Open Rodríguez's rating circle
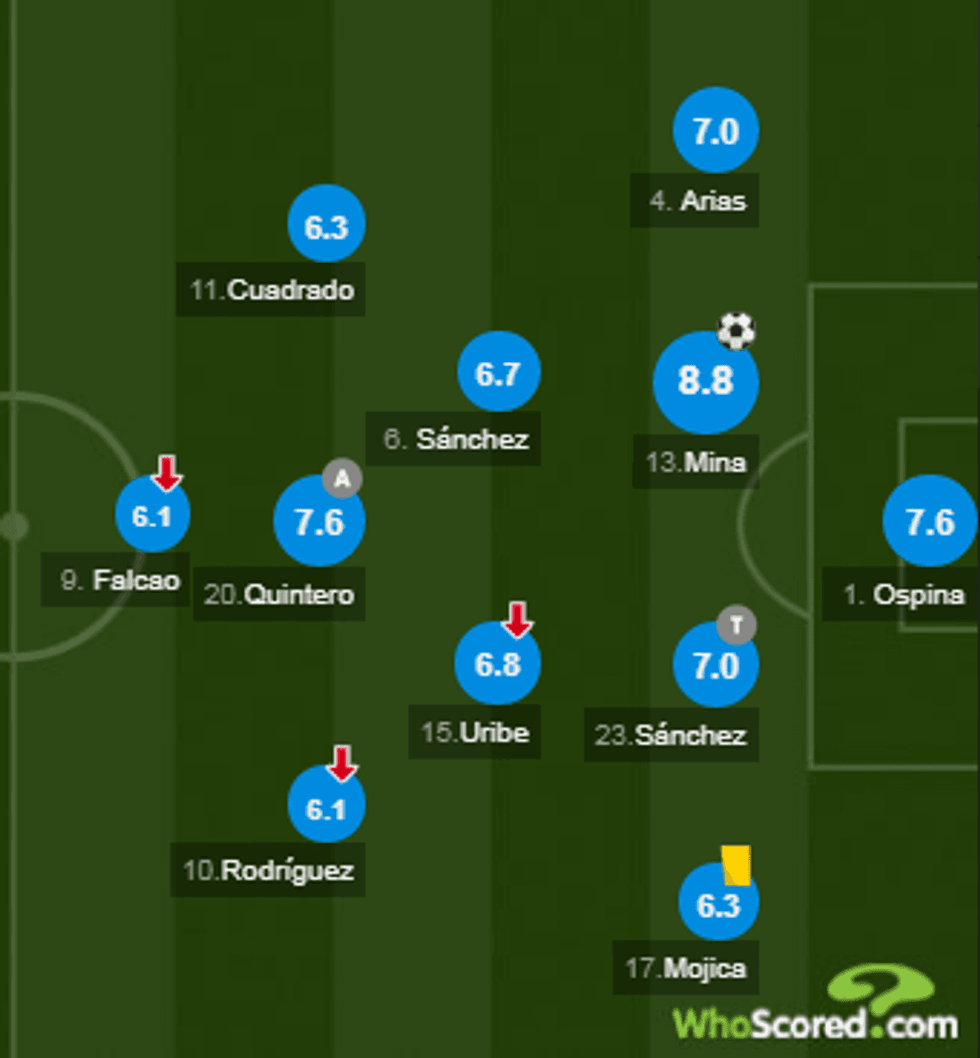Screen dimensions: 980x1058 coord(326,806)
